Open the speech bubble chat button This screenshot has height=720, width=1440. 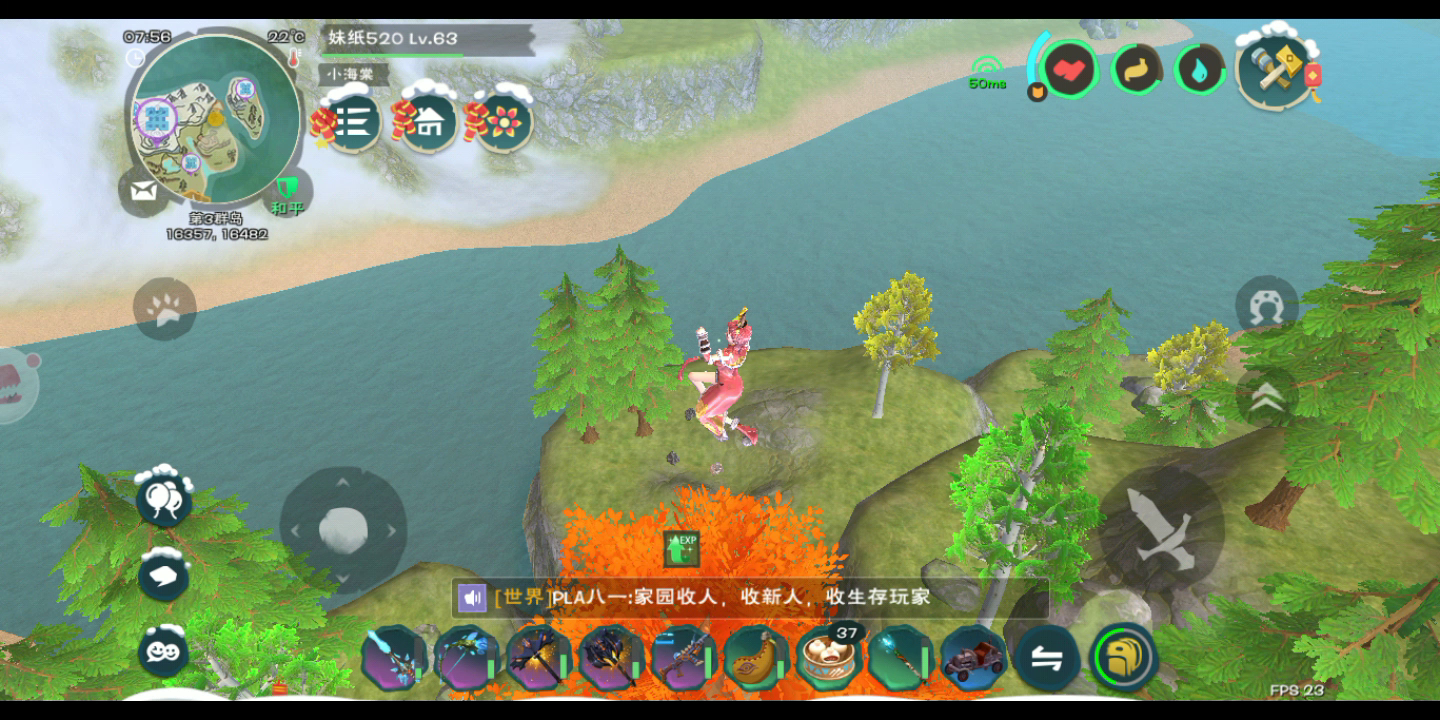click(164, 575)
